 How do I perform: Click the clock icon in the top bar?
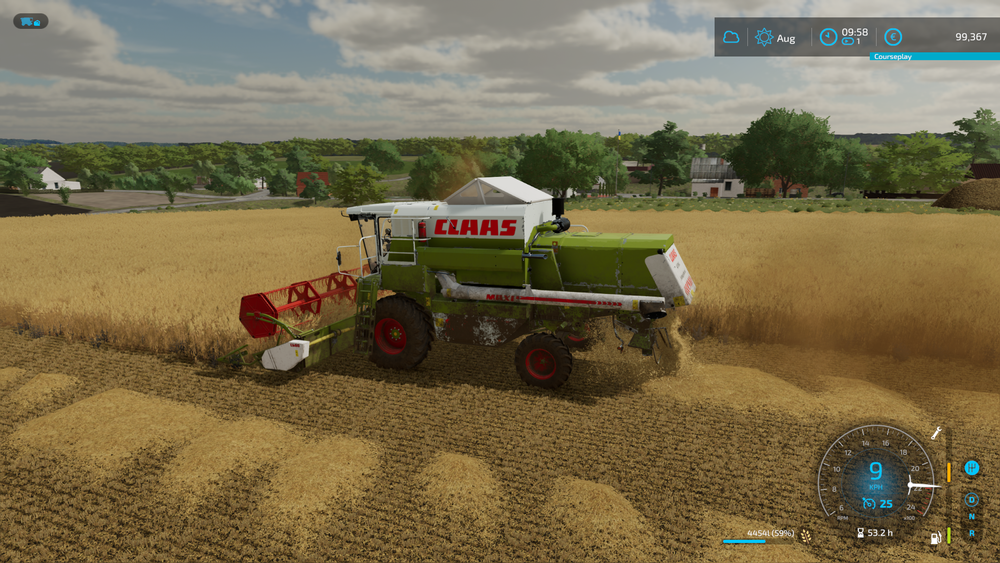tap(828, 37)
